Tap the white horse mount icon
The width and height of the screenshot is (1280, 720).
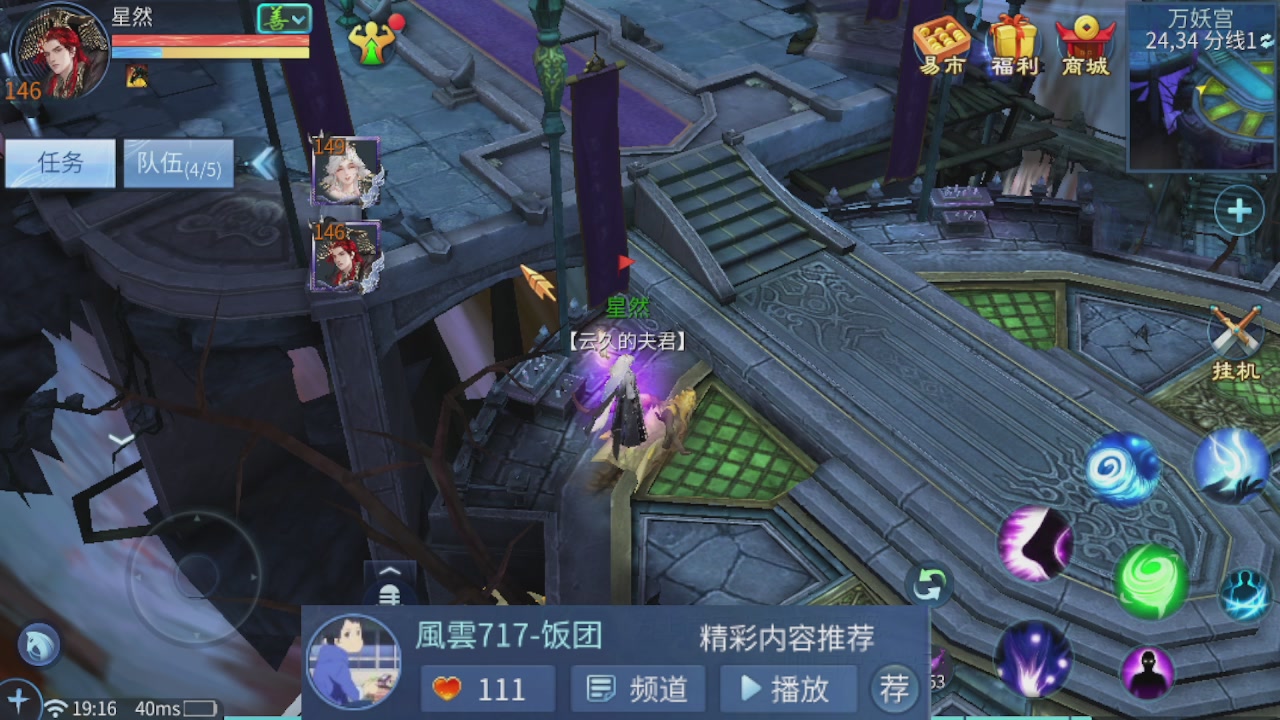37,645
